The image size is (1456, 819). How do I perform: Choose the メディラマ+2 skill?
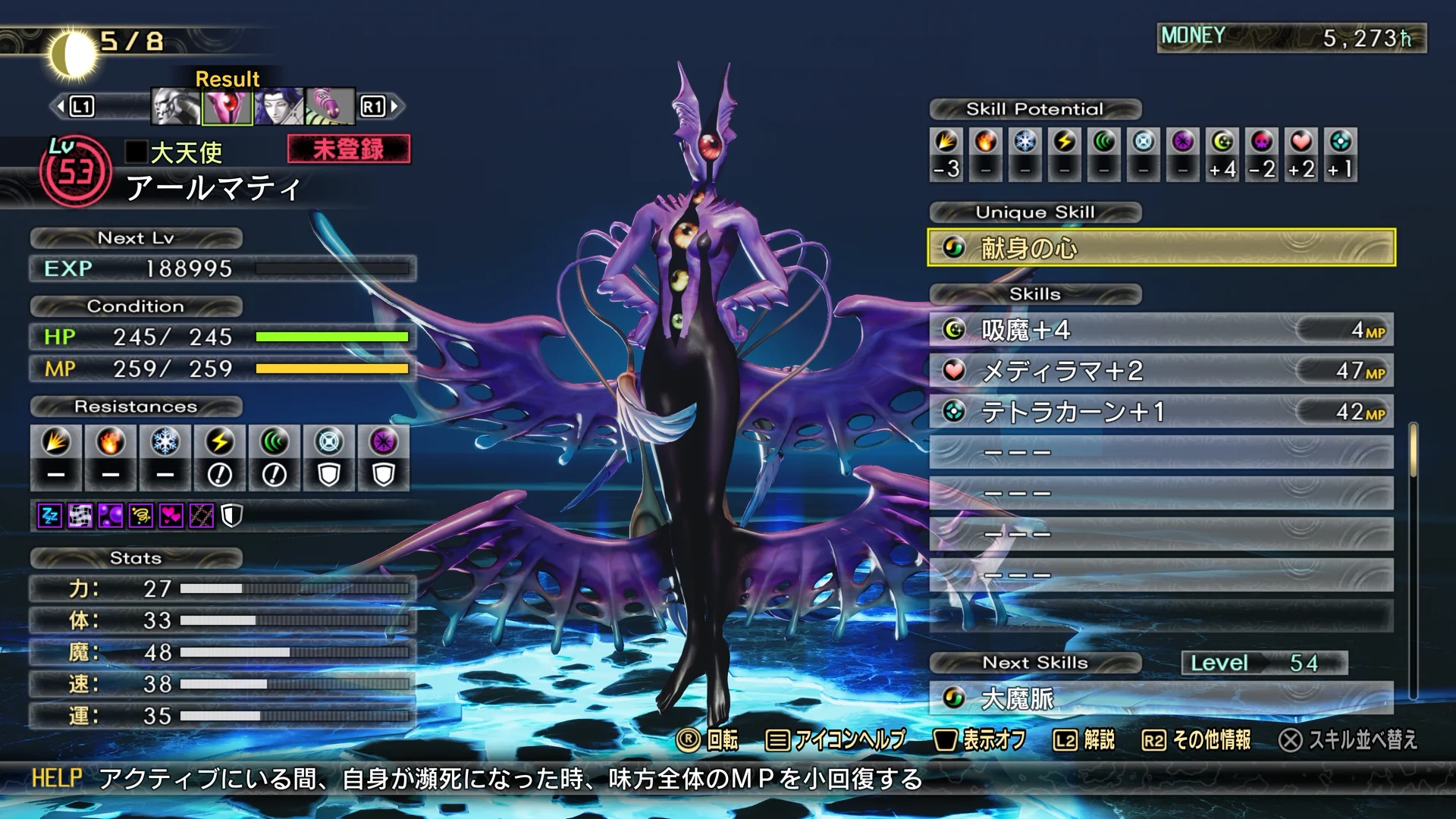1161,371
